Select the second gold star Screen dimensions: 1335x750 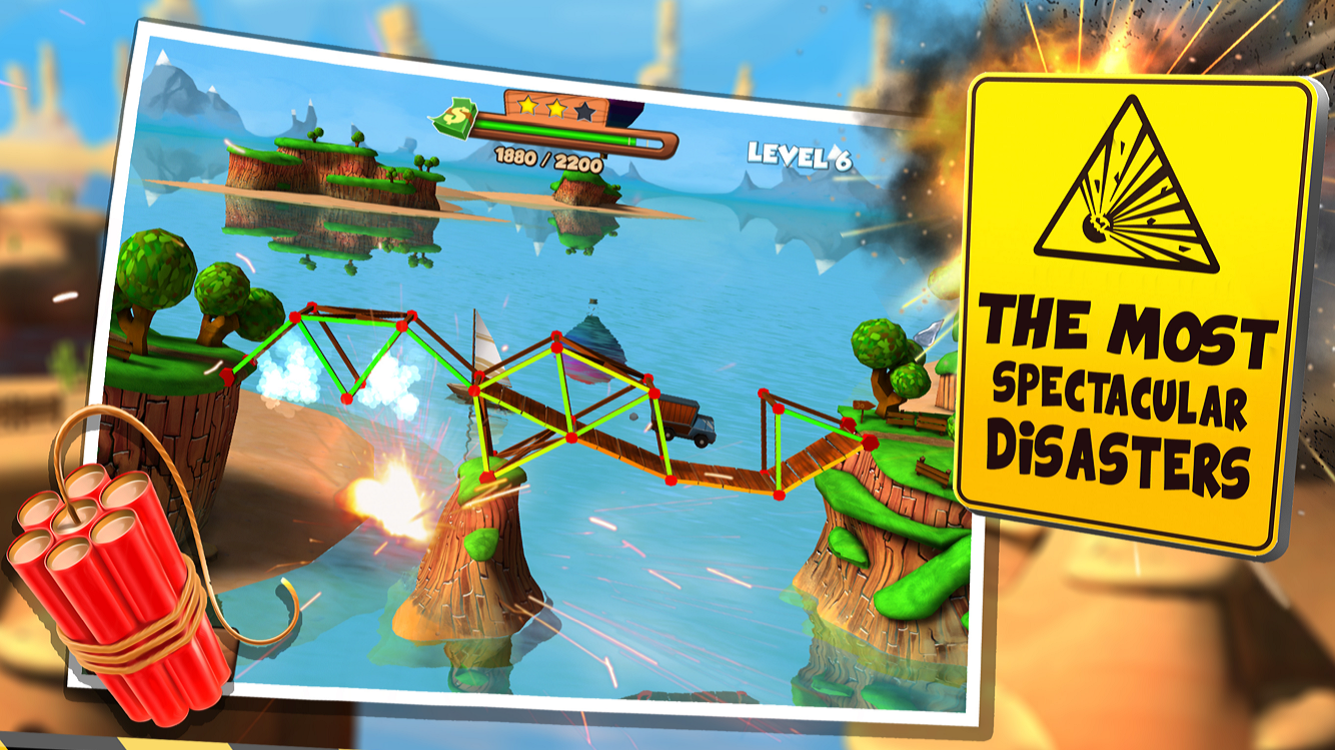click(556, 108)
